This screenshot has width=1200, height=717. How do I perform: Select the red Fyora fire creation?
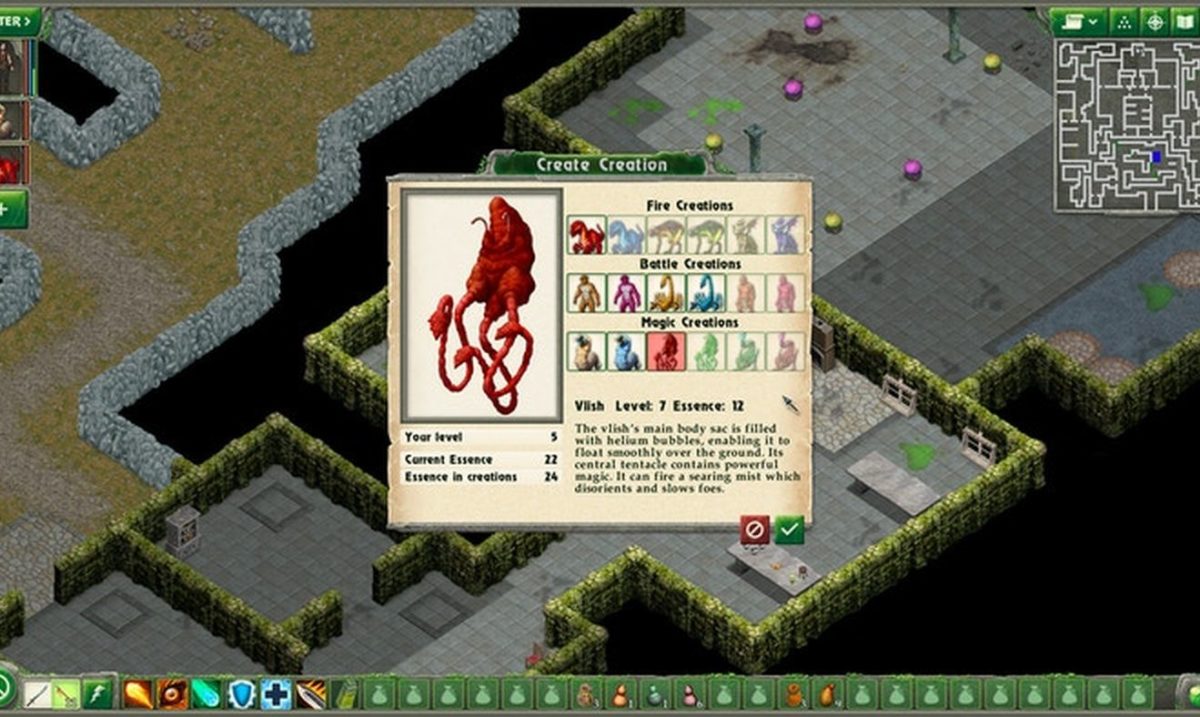click(587, 235)
